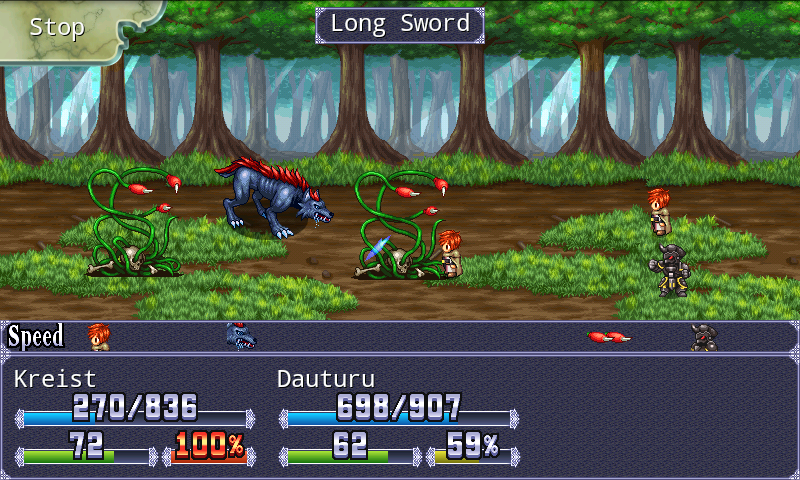Tap the Stop button to halt auto-battle

pos(58,28)
